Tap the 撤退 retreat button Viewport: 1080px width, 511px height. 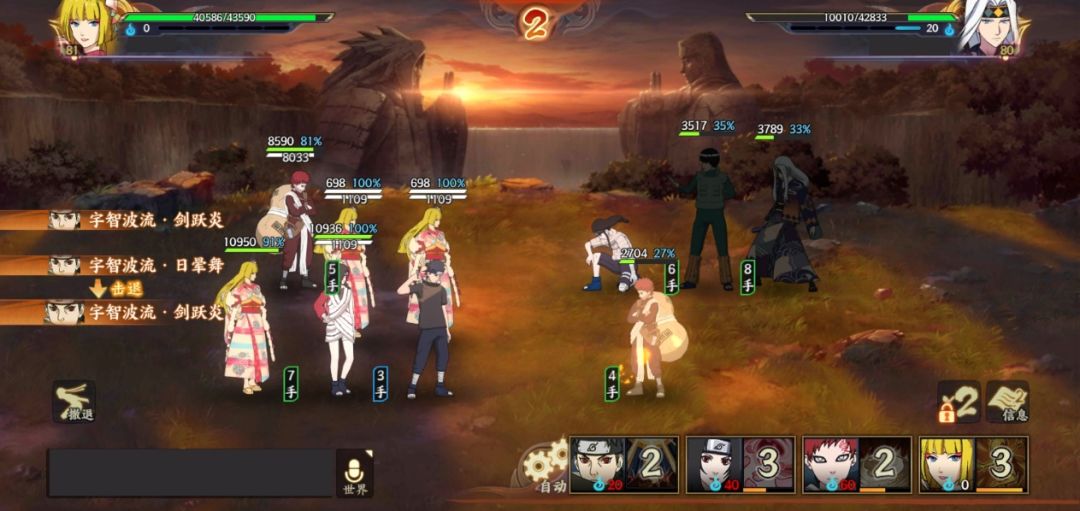click(x=74, y=400)
